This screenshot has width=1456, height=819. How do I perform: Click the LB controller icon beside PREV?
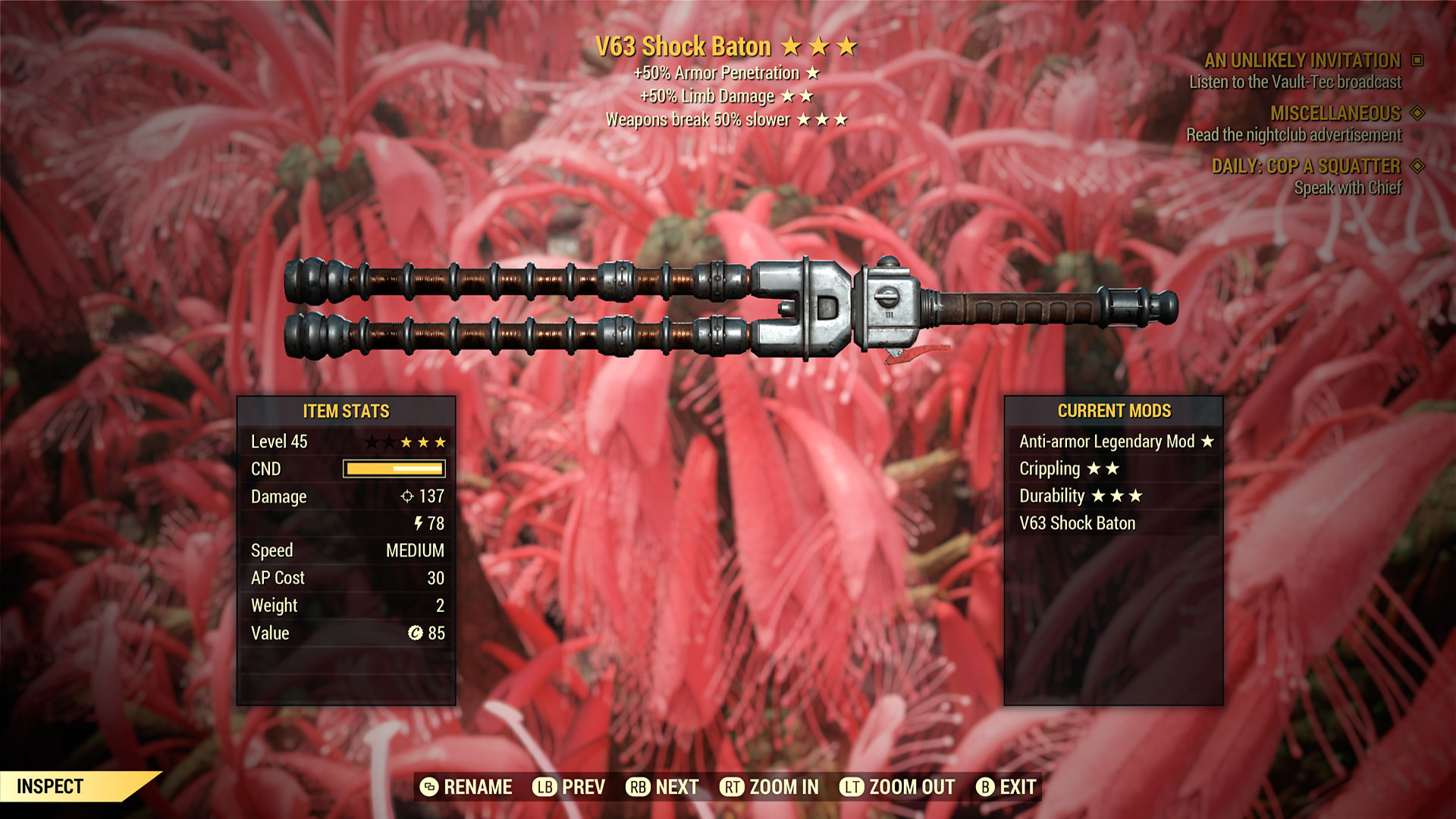(x=543, y=787)
